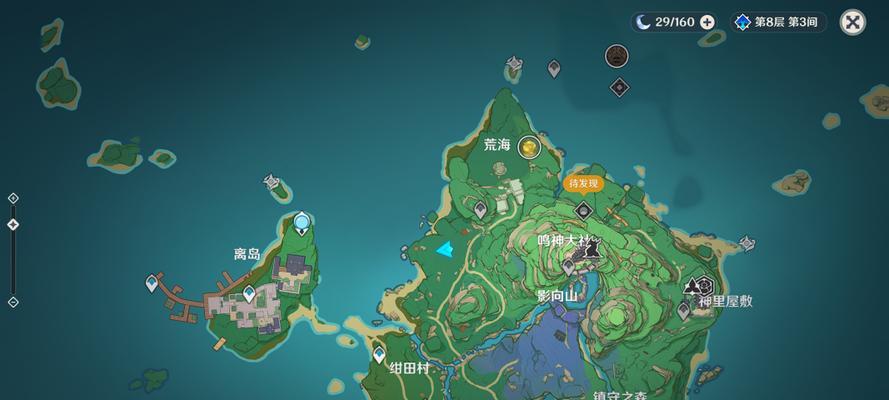The image size is (889, 400).
Task: Select the Grand Narukami Shrine (鸣神大社) marker
Action: pyautogui.click(x=590, y=248)
